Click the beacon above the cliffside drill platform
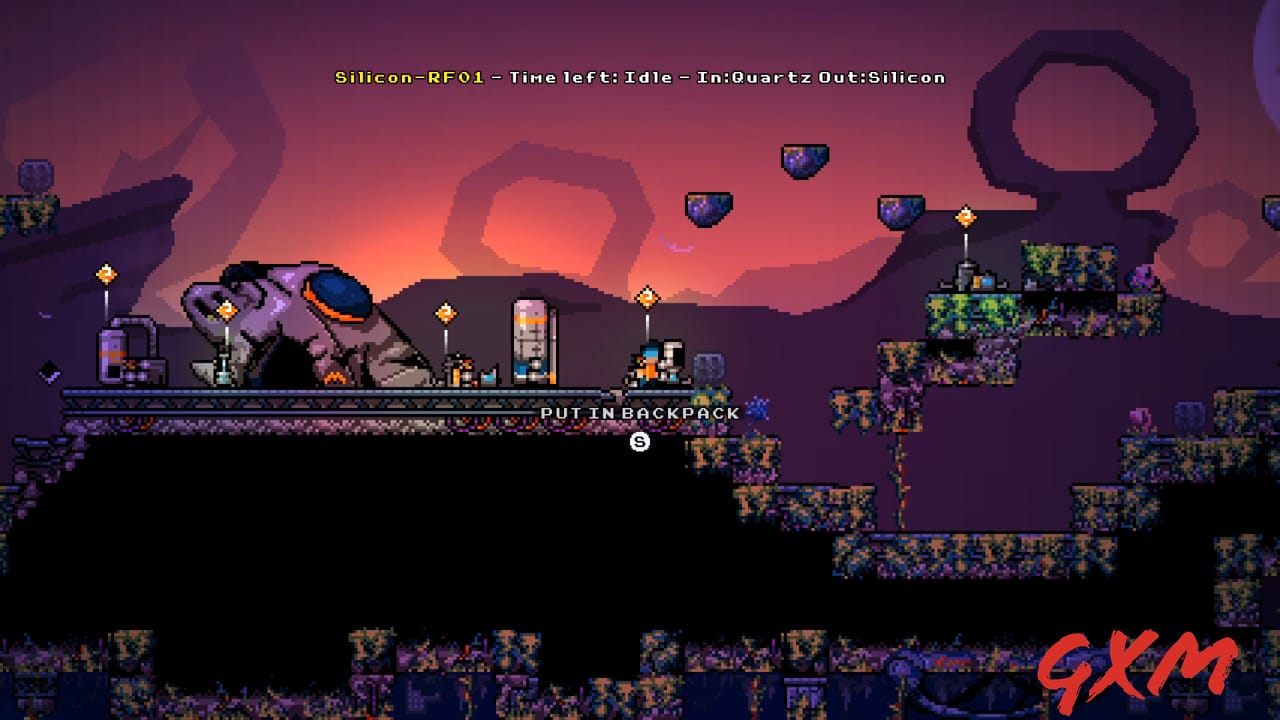The height and width of the screenshot is (720, 1280). point(965,215)
